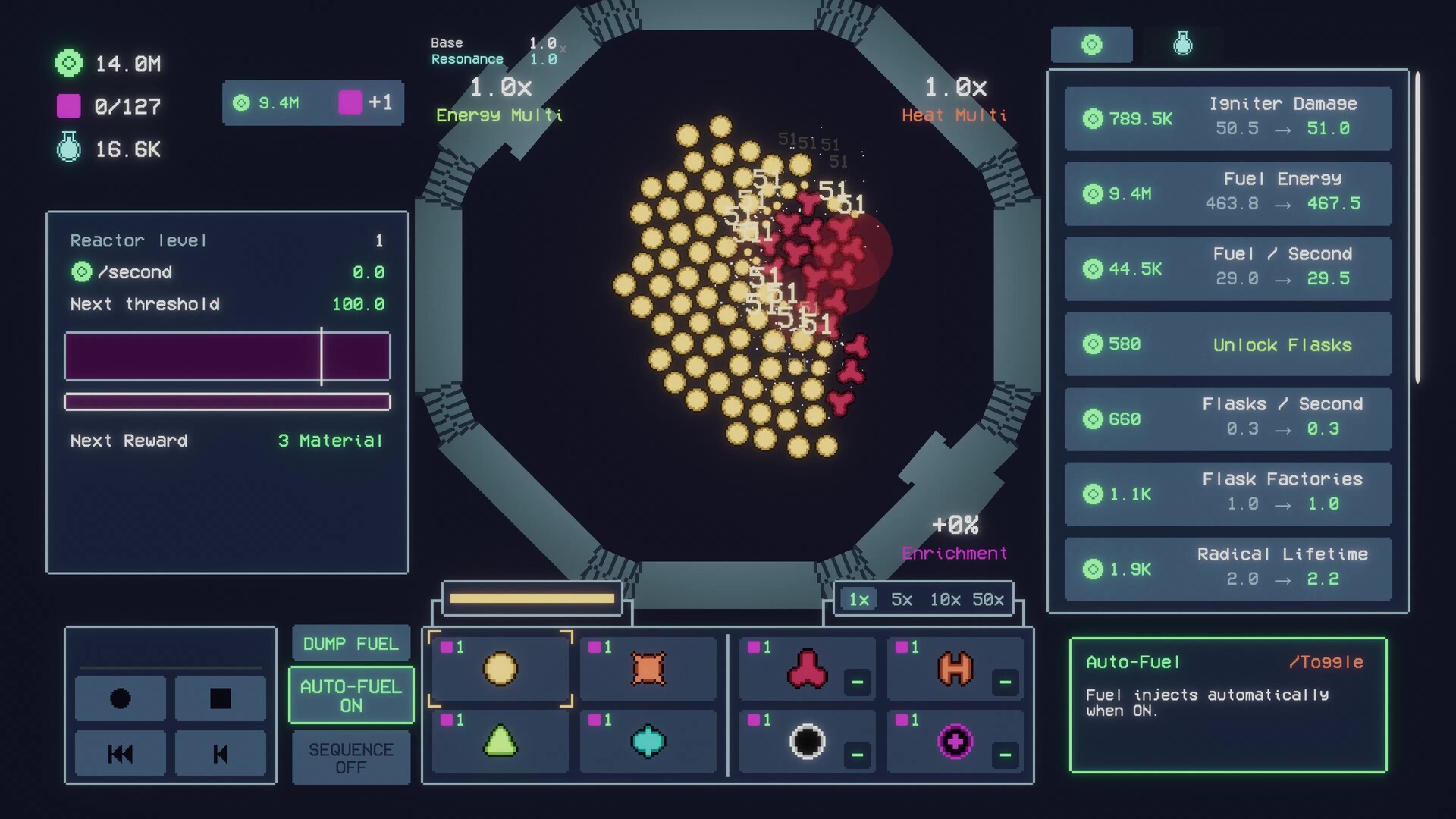The image size is (1456, 819).
Task: Select the green triangle fuel type
Action: (x=499, y=742)
